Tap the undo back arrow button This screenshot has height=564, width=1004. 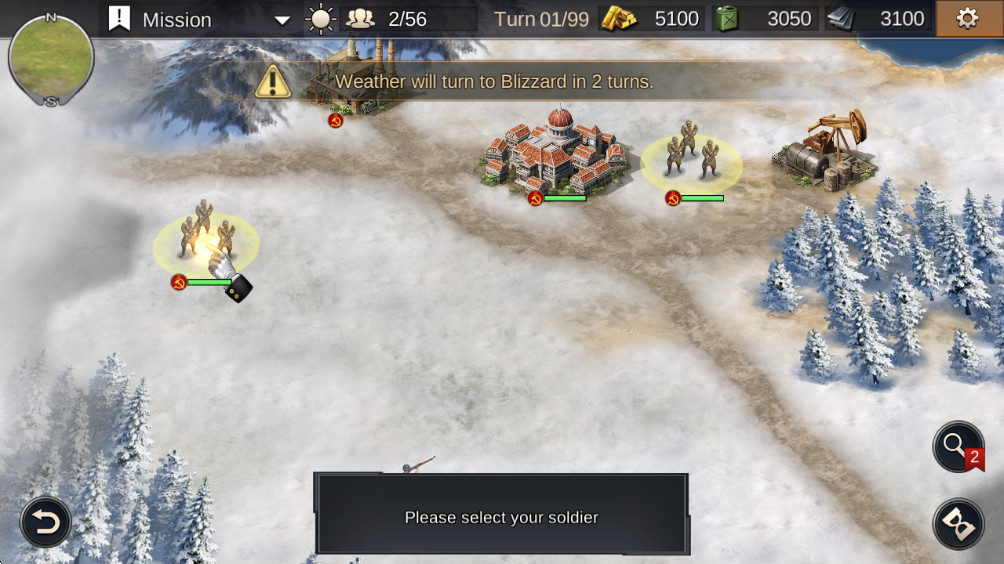point(46,521)
